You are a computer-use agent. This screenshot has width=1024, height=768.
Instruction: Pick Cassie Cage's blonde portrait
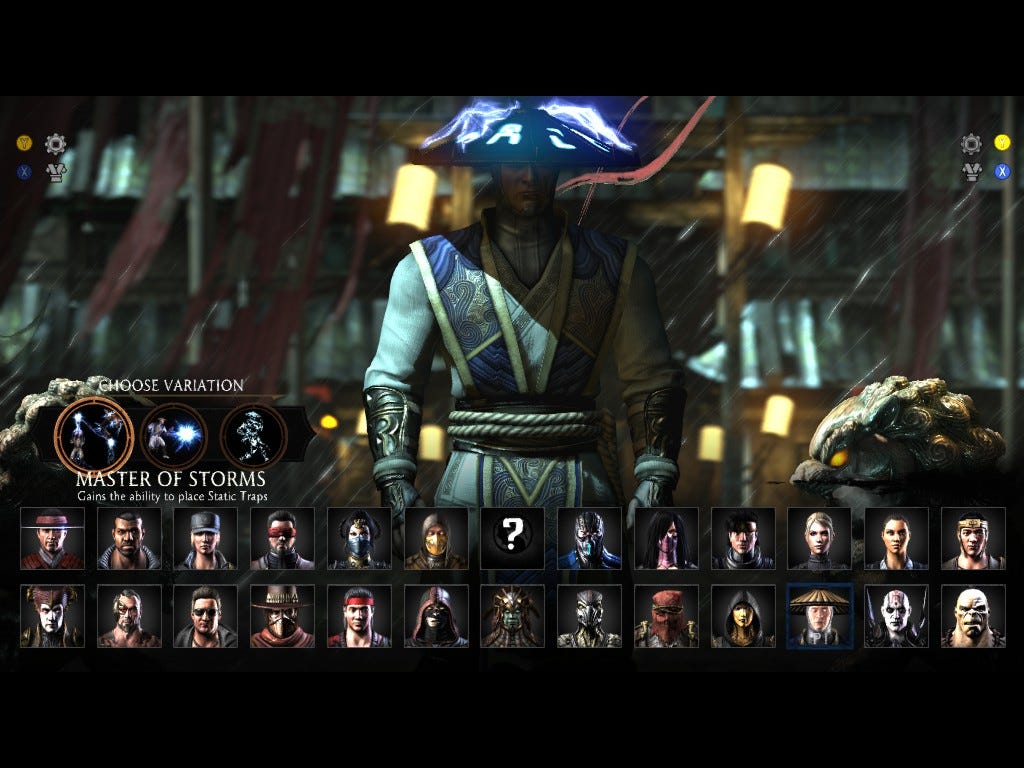click(819, 539)
